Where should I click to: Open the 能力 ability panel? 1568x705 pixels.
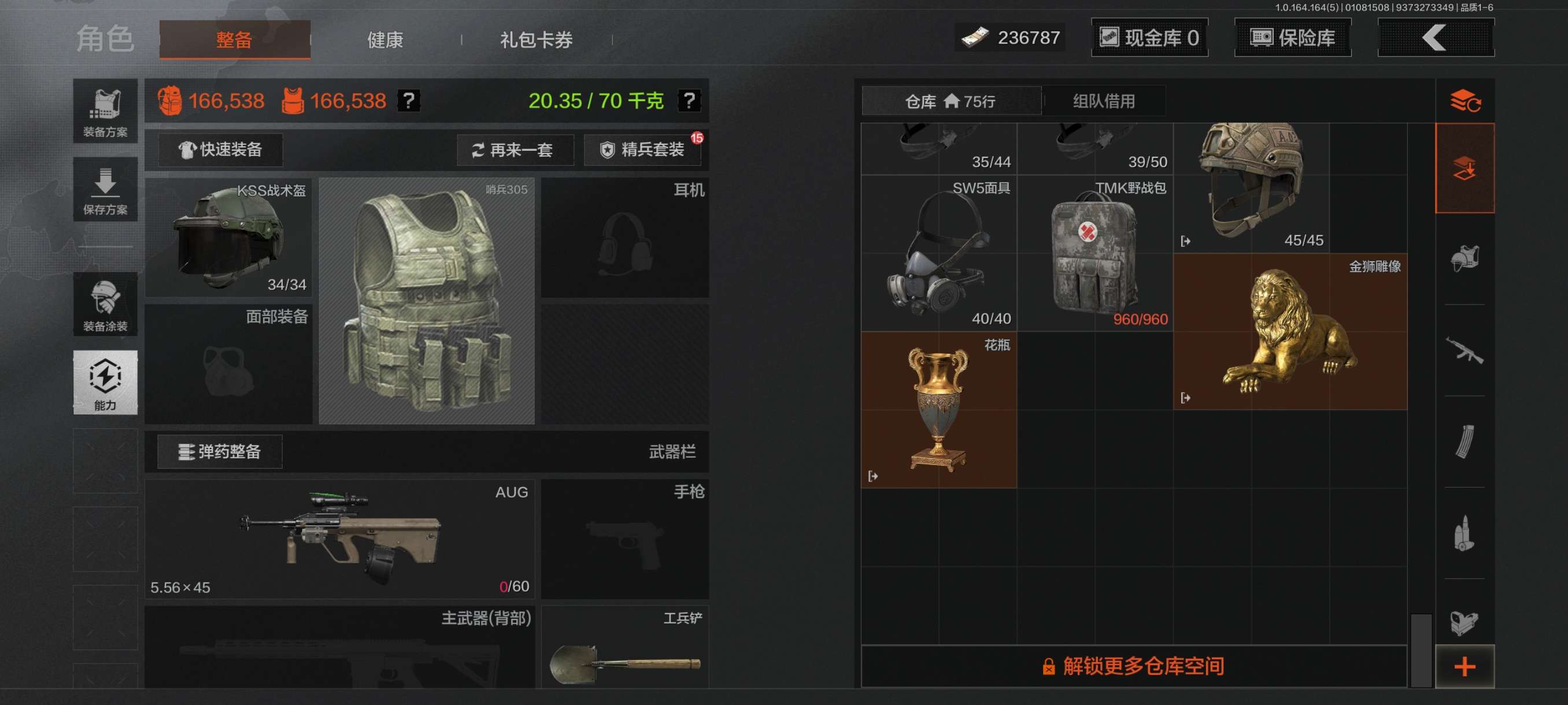pyautogui.click(x=105, y=382)
